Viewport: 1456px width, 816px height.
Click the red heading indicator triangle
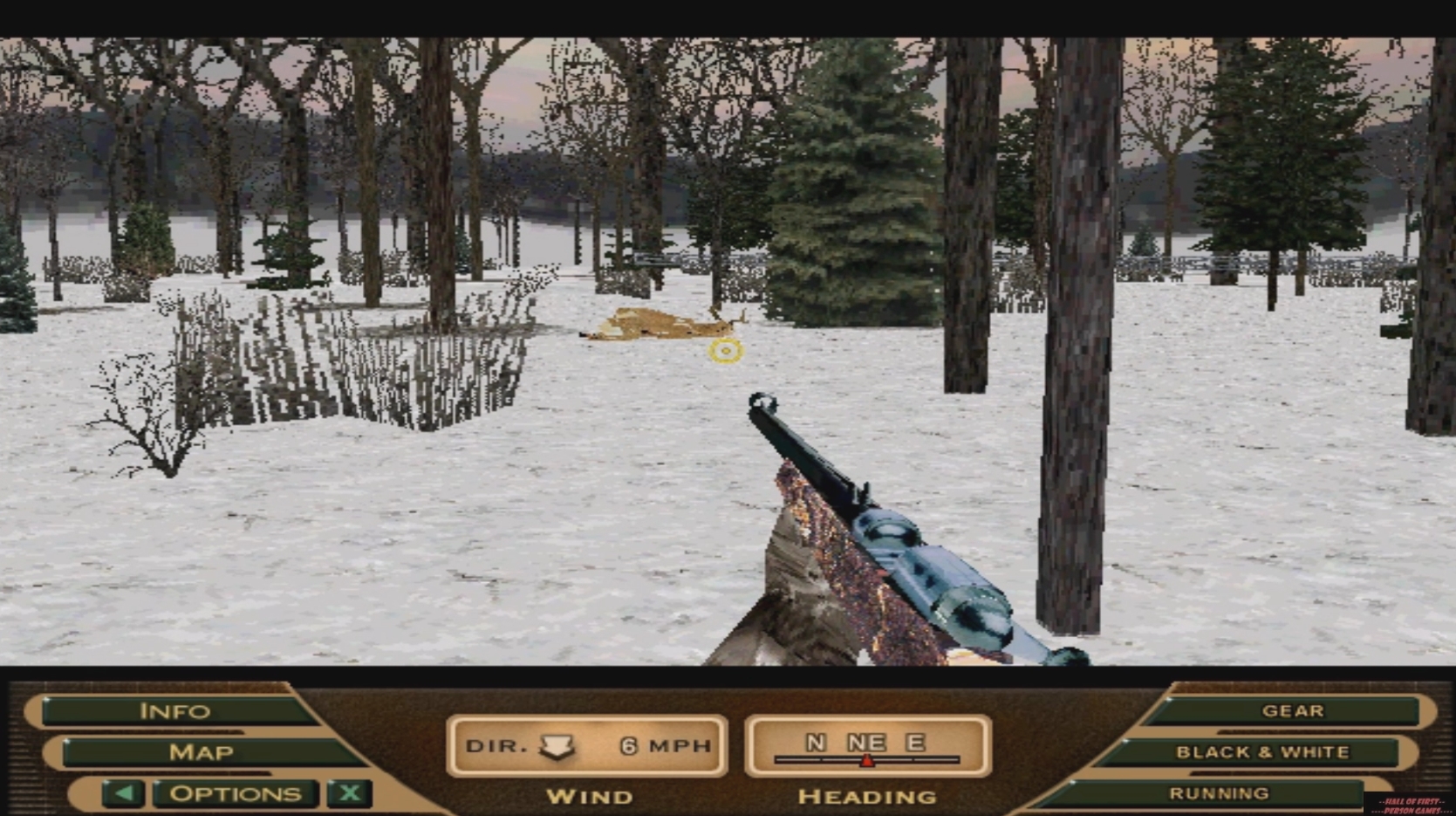[866, 760]
